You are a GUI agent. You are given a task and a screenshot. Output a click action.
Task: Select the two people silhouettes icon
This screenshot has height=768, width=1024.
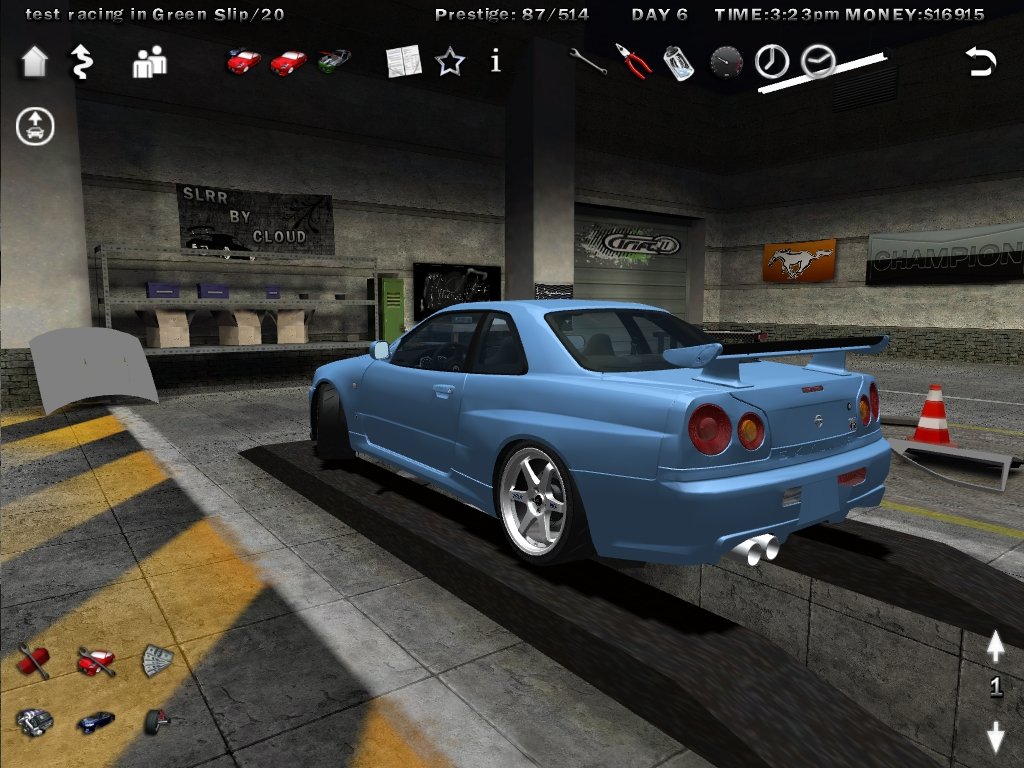150,63
